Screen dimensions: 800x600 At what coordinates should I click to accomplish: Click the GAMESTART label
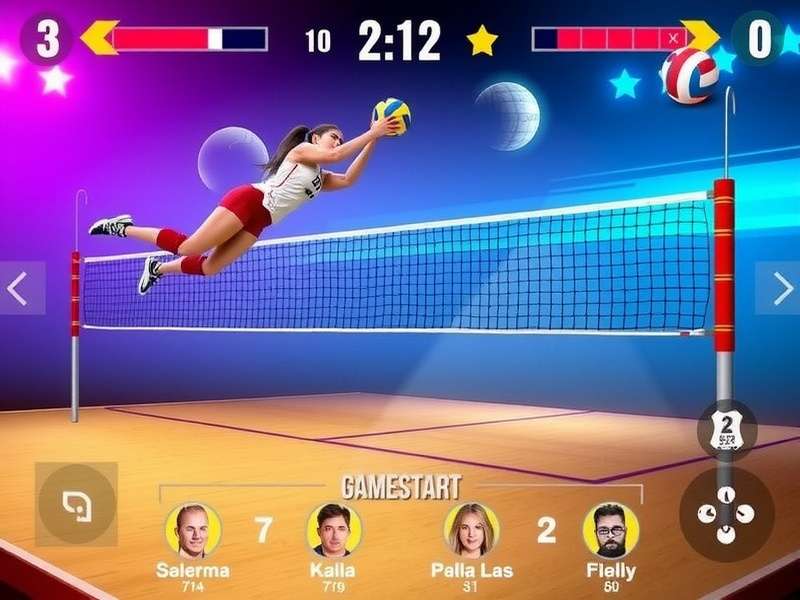tap(401, 487)
